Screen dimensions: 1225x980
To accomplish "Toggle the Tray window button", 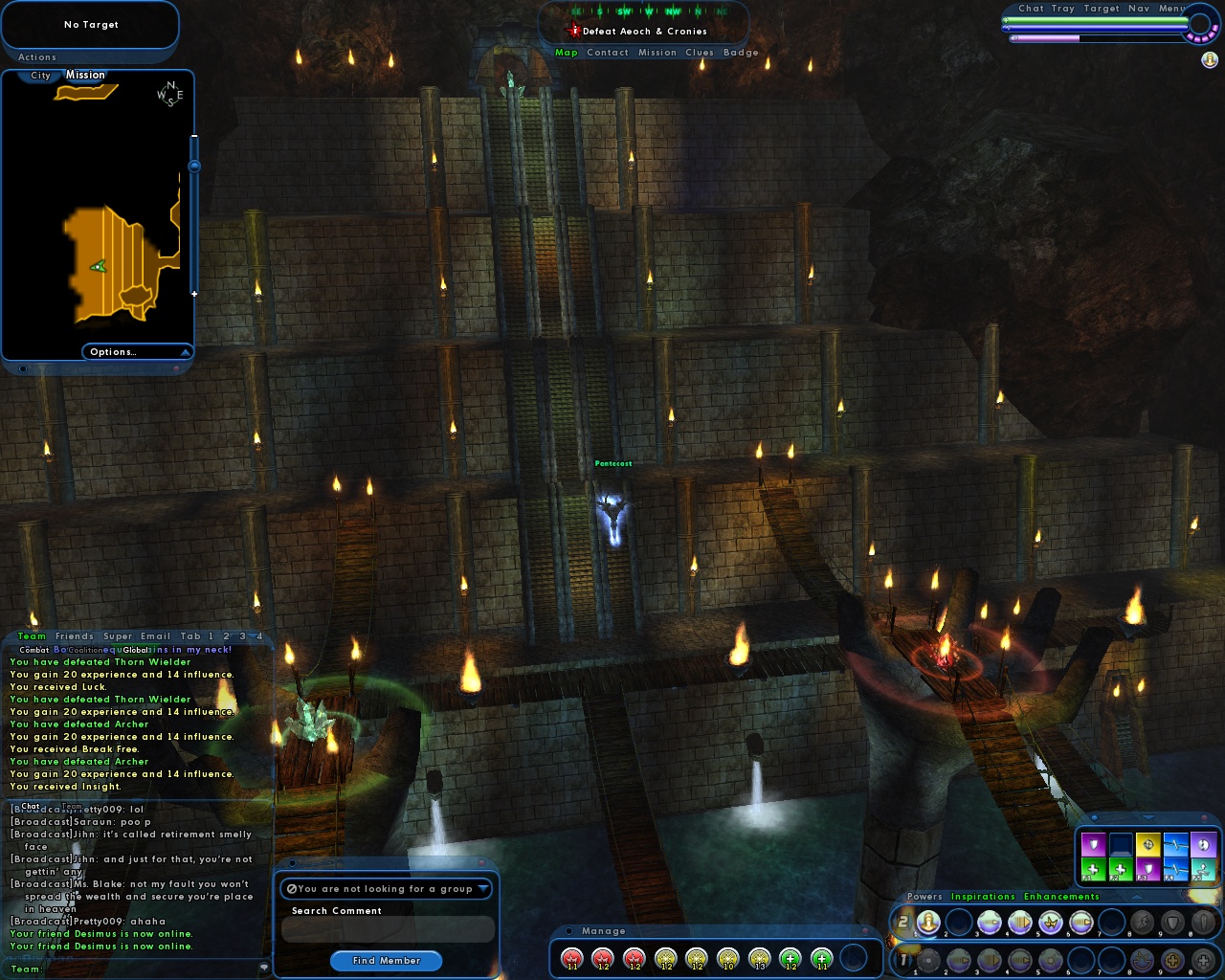I will (1062, 9).
